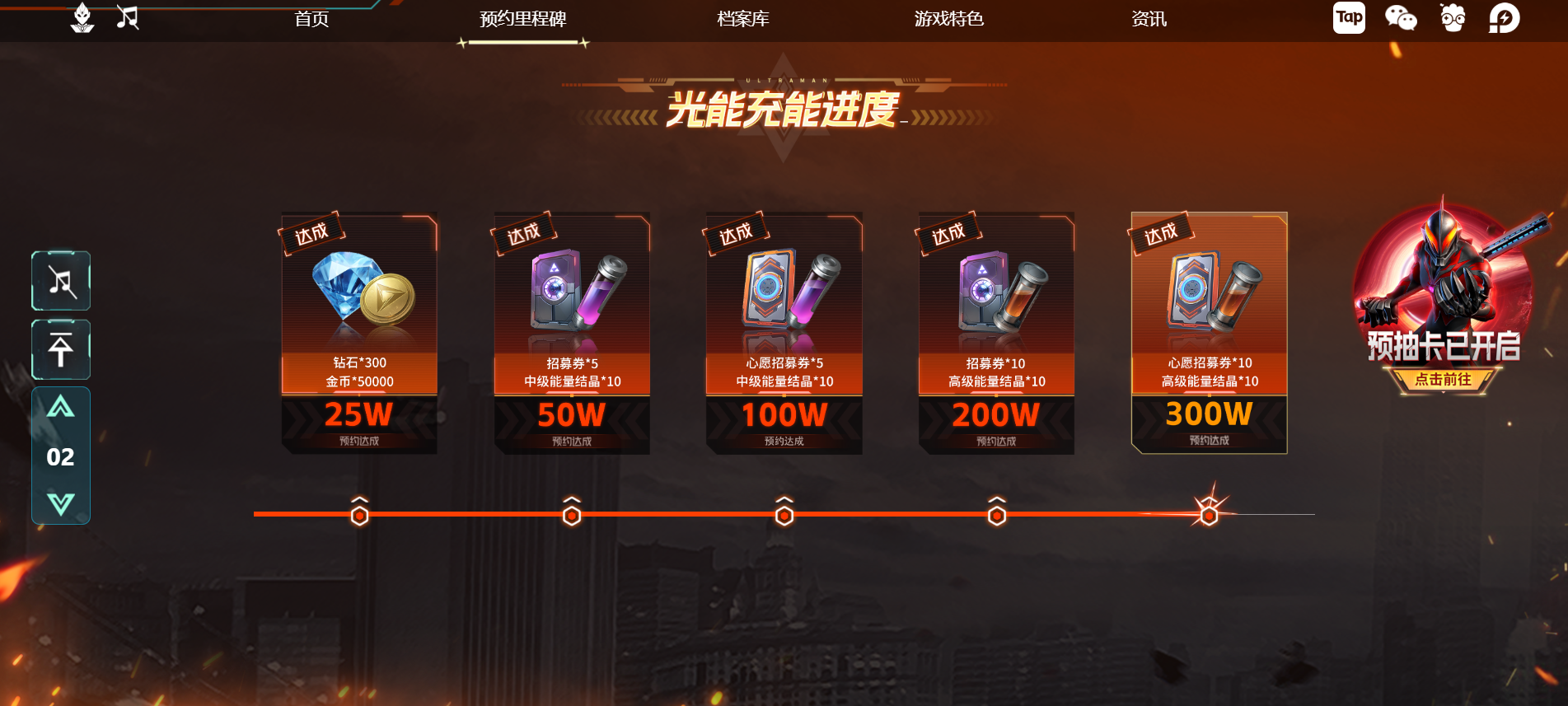Click the 资讯 link in the navigation bar
The height and width of the screenshot is (706, 1568).
1149,18
